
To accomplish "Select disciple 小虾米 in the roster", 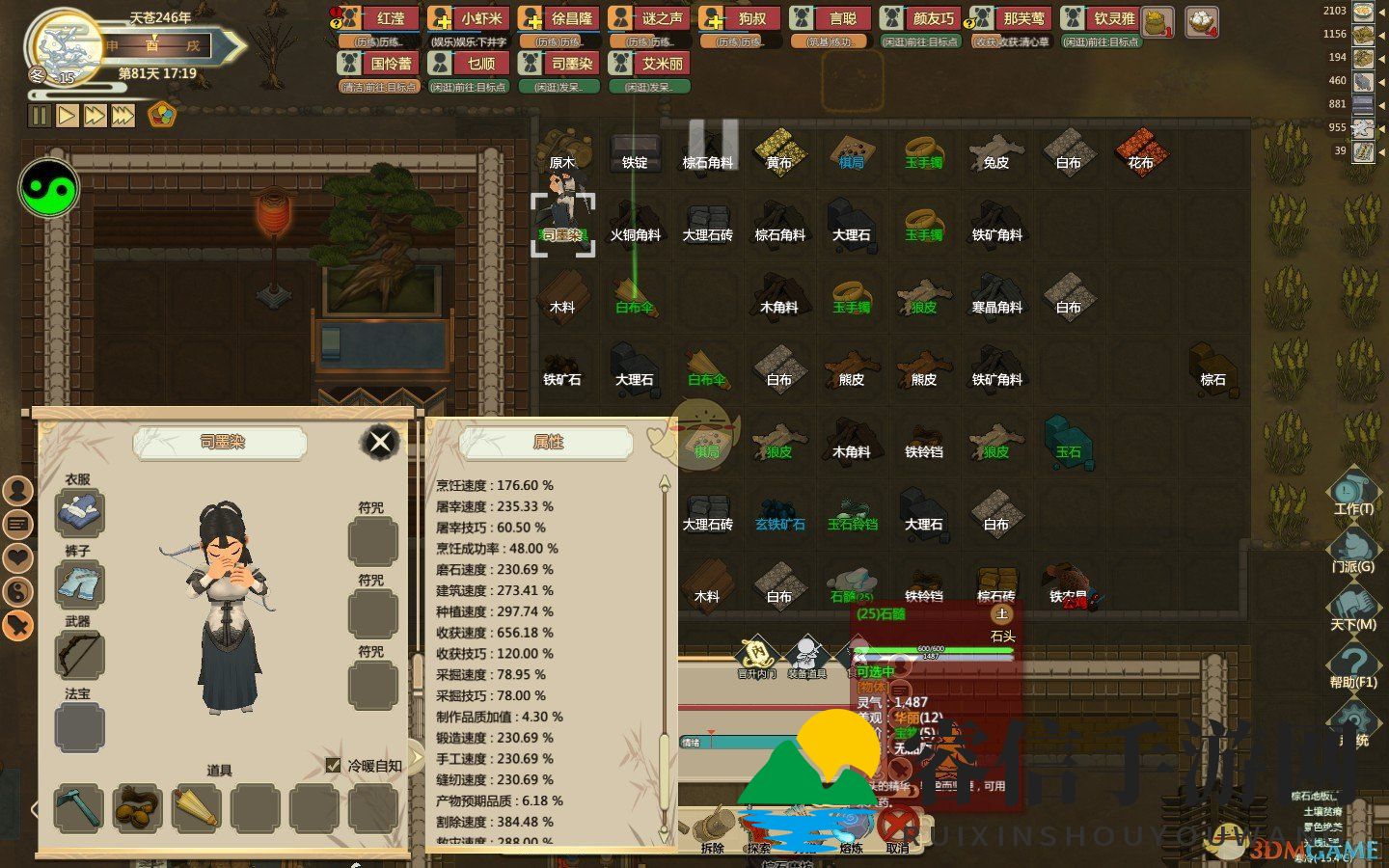I will 469,18.
